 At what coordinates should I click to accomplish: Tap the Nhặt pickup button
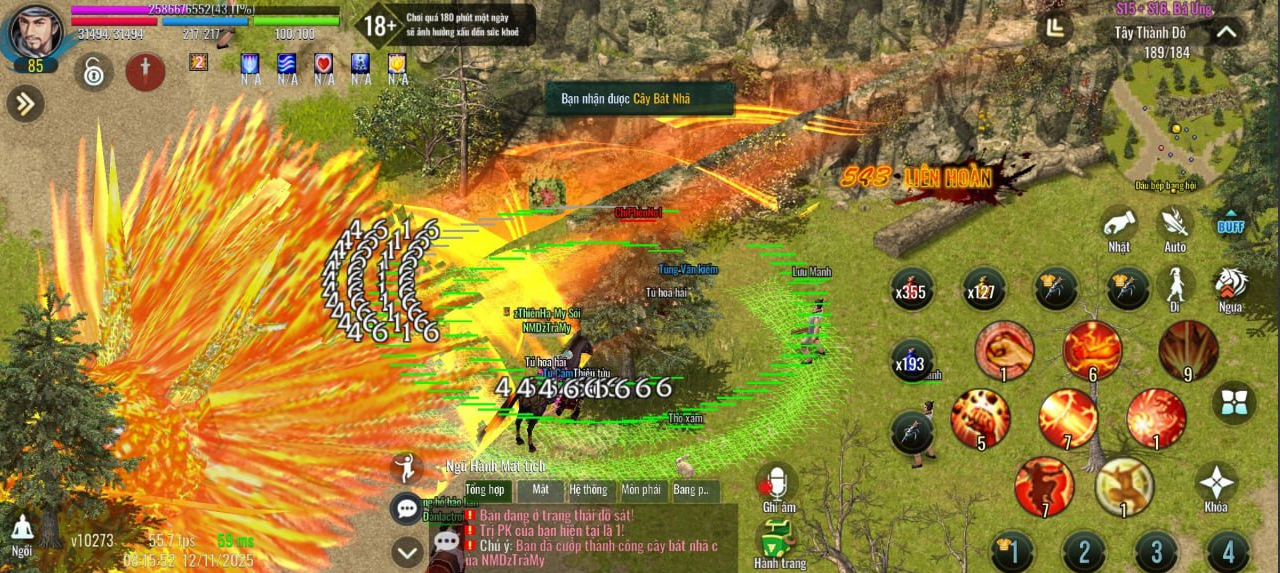click(1119, 225)
